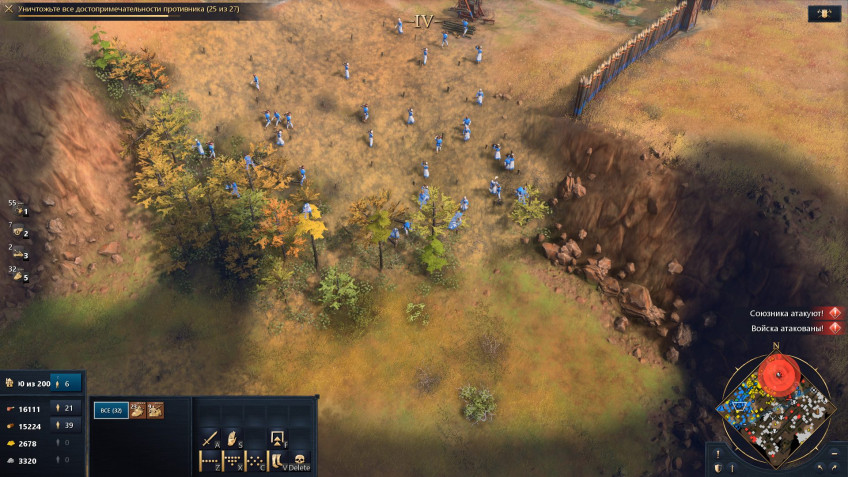Image resolution: width=848 pixels, height=477 pixels.
Task: Choose the hand stop command
Action: 232,438
